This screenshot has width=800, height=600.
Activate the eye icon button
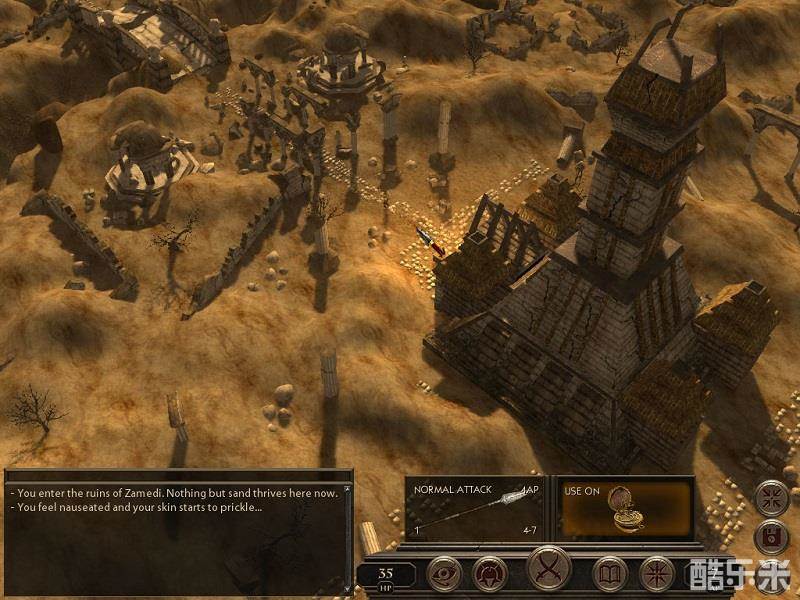[442, 574]
